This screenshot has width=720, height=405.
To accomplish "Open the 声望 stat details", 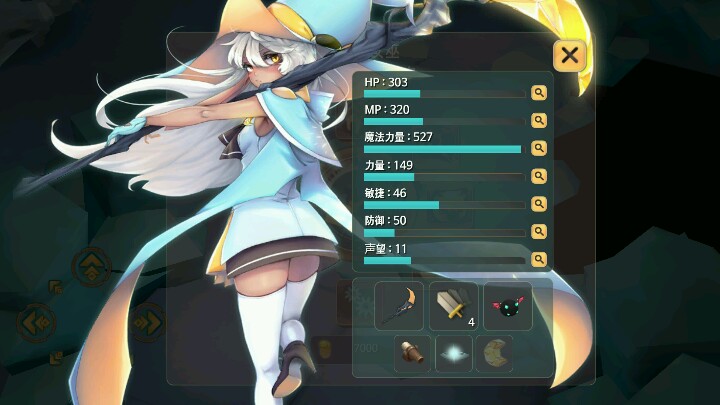I will point(539,259).
